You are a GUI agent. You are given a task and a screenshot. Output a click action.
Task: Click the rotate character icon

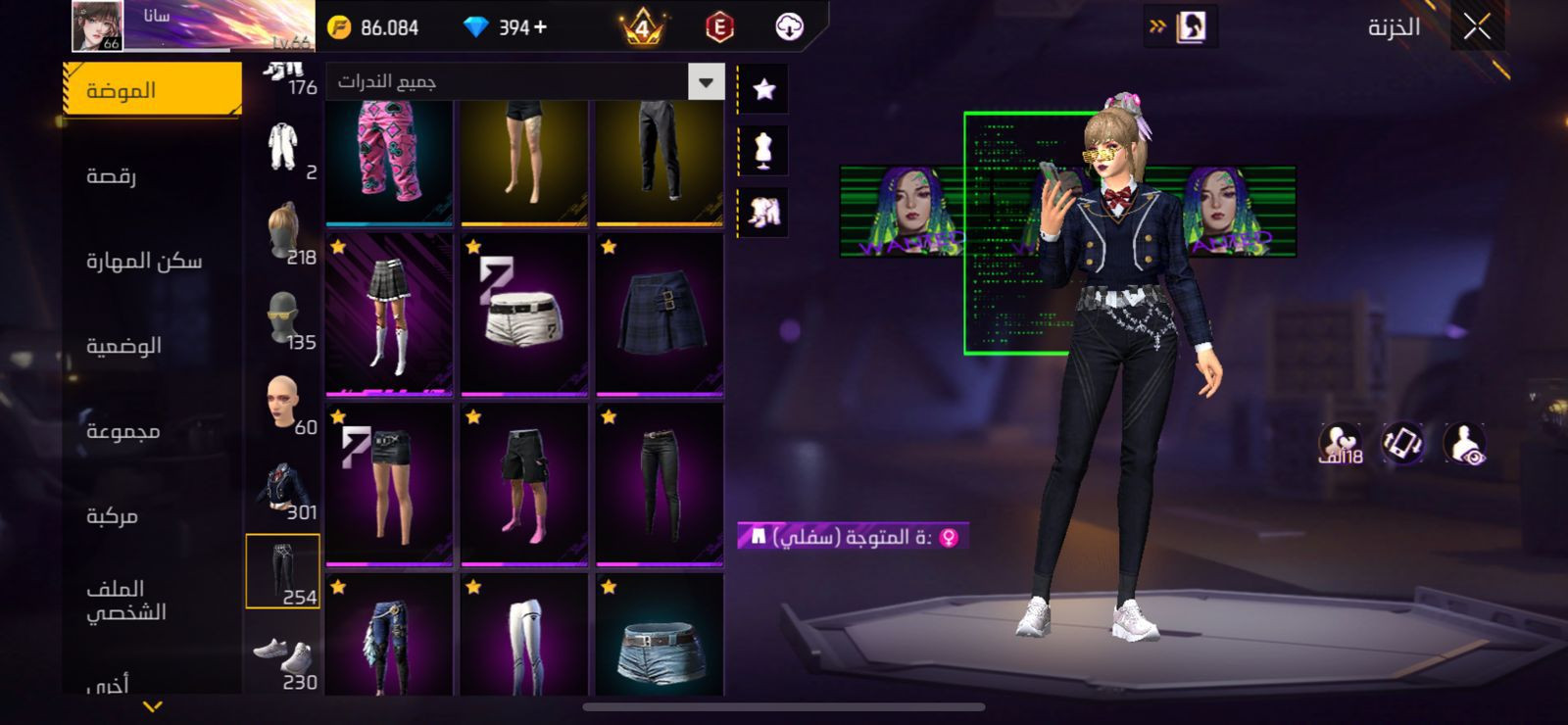point(1402,443)
